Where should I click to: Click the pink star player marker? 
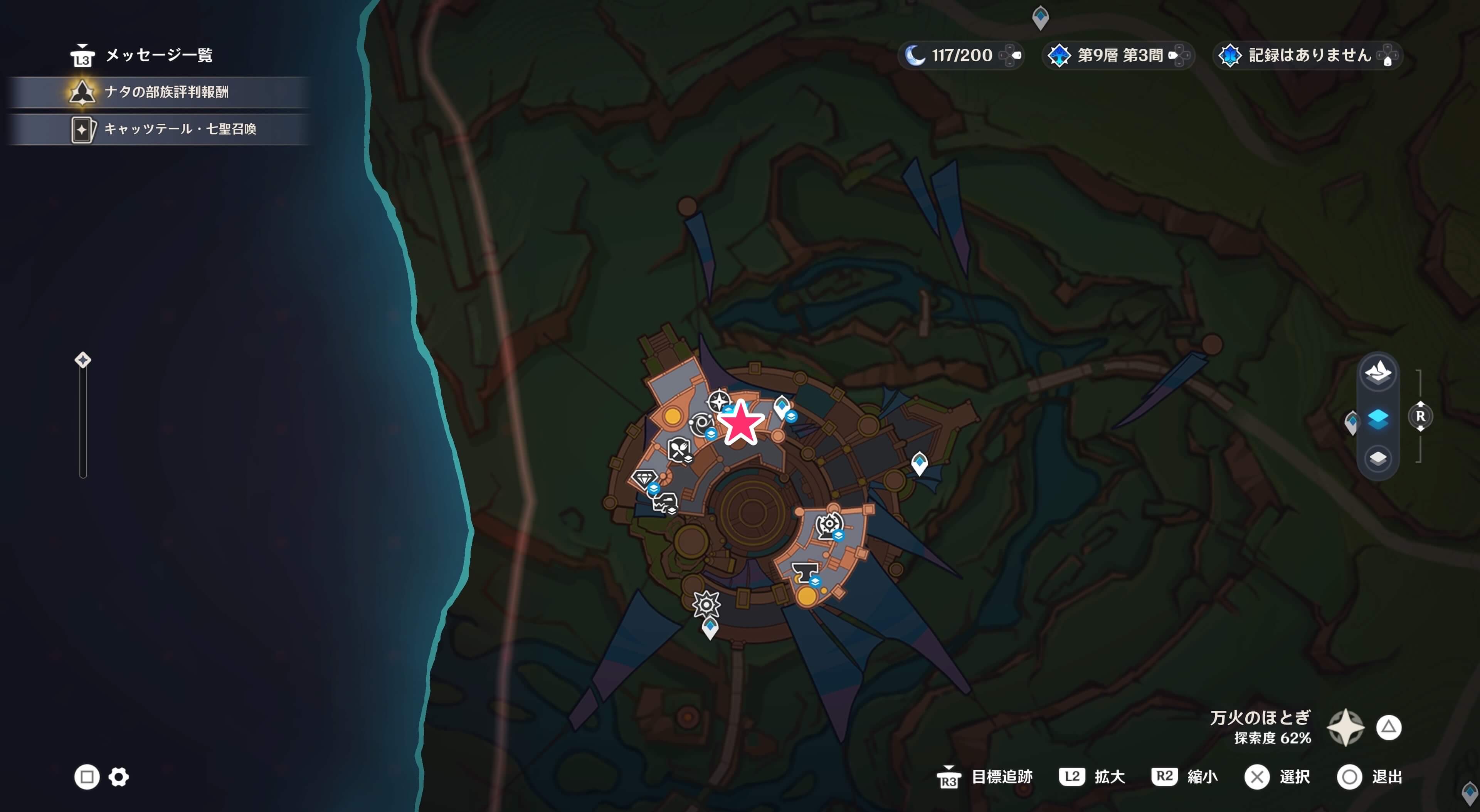pyautogui.click(x=741, y=423)
